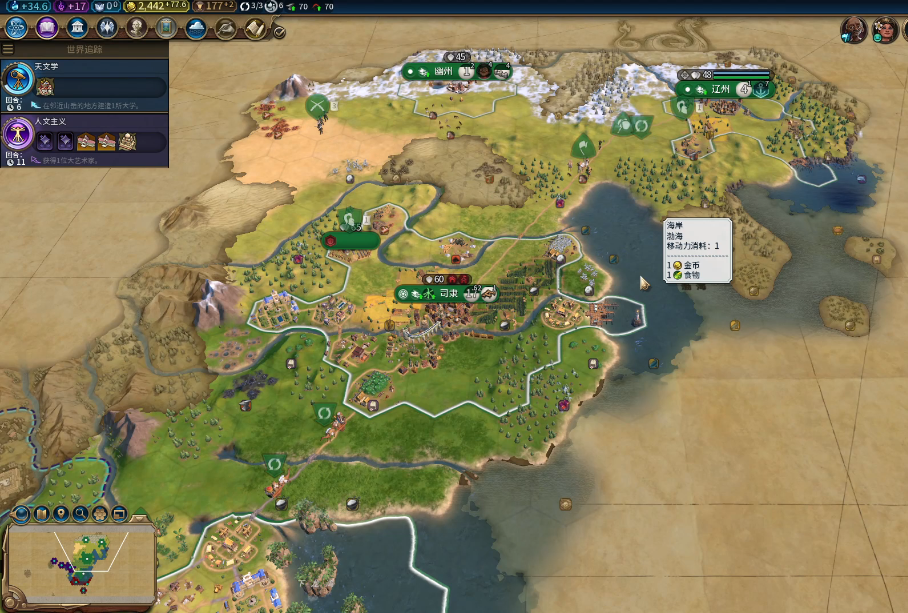Toggle the launch bar checkmark button
This screenshot has width=908, height=613.
[280, 32]
